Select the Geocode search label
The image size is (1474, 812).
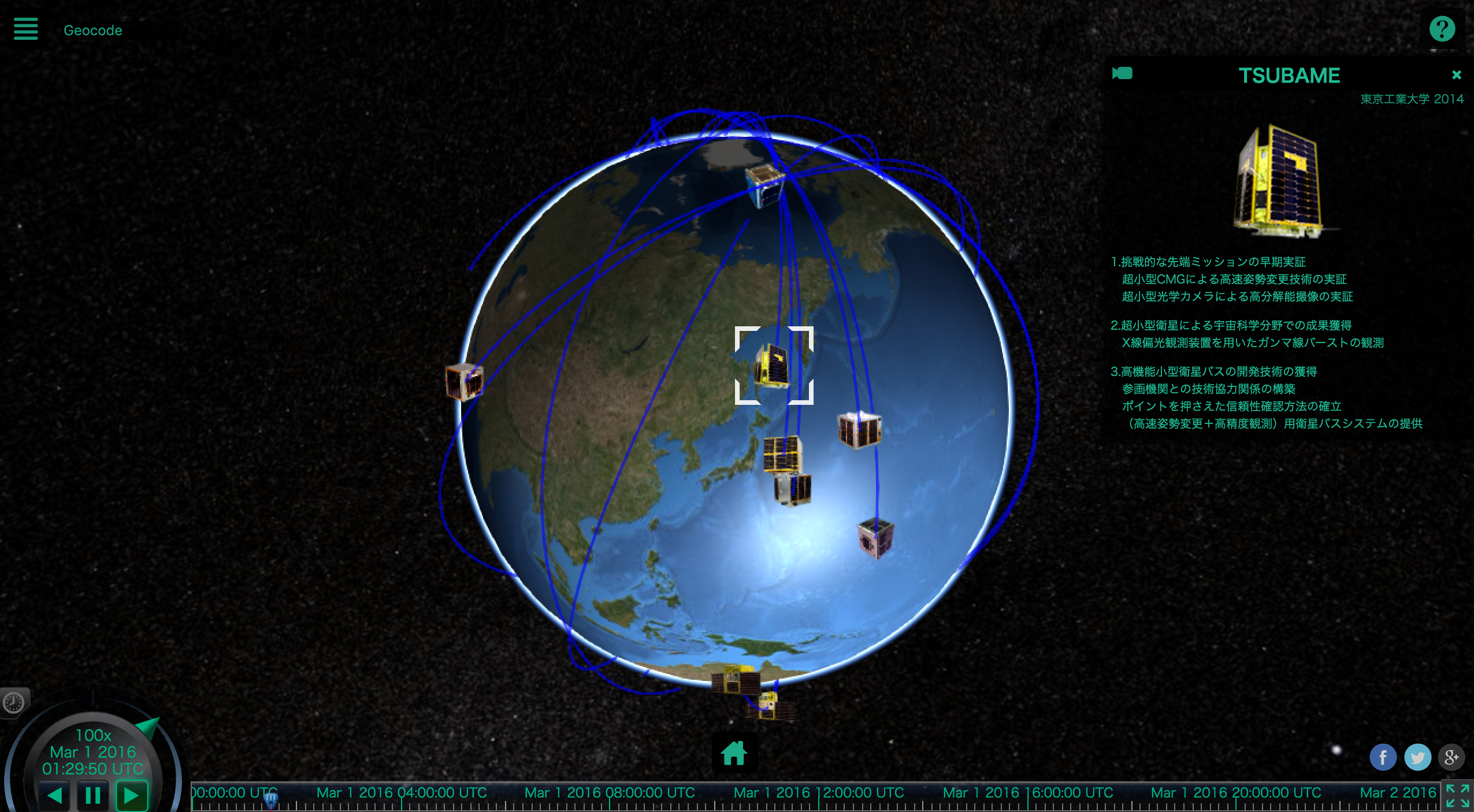pos(92,30)
